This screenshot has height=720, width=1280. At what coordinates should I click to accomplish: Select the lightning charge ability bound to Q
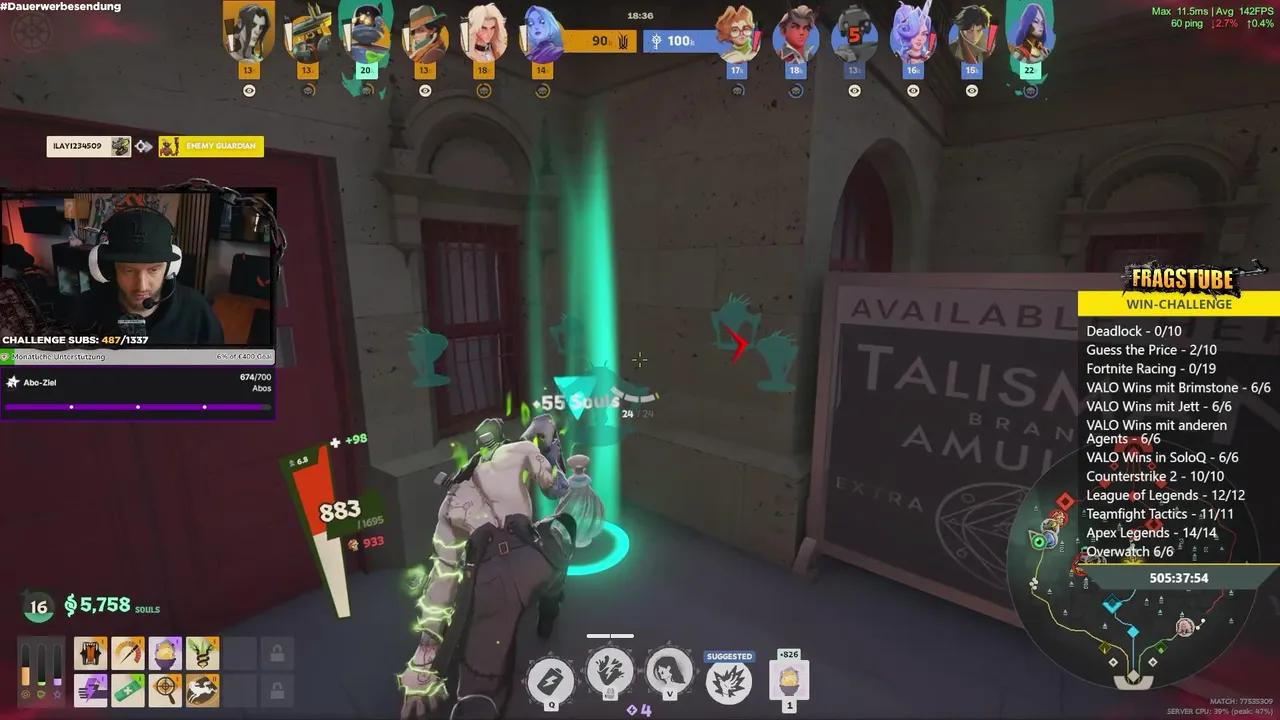click(550, 679)
